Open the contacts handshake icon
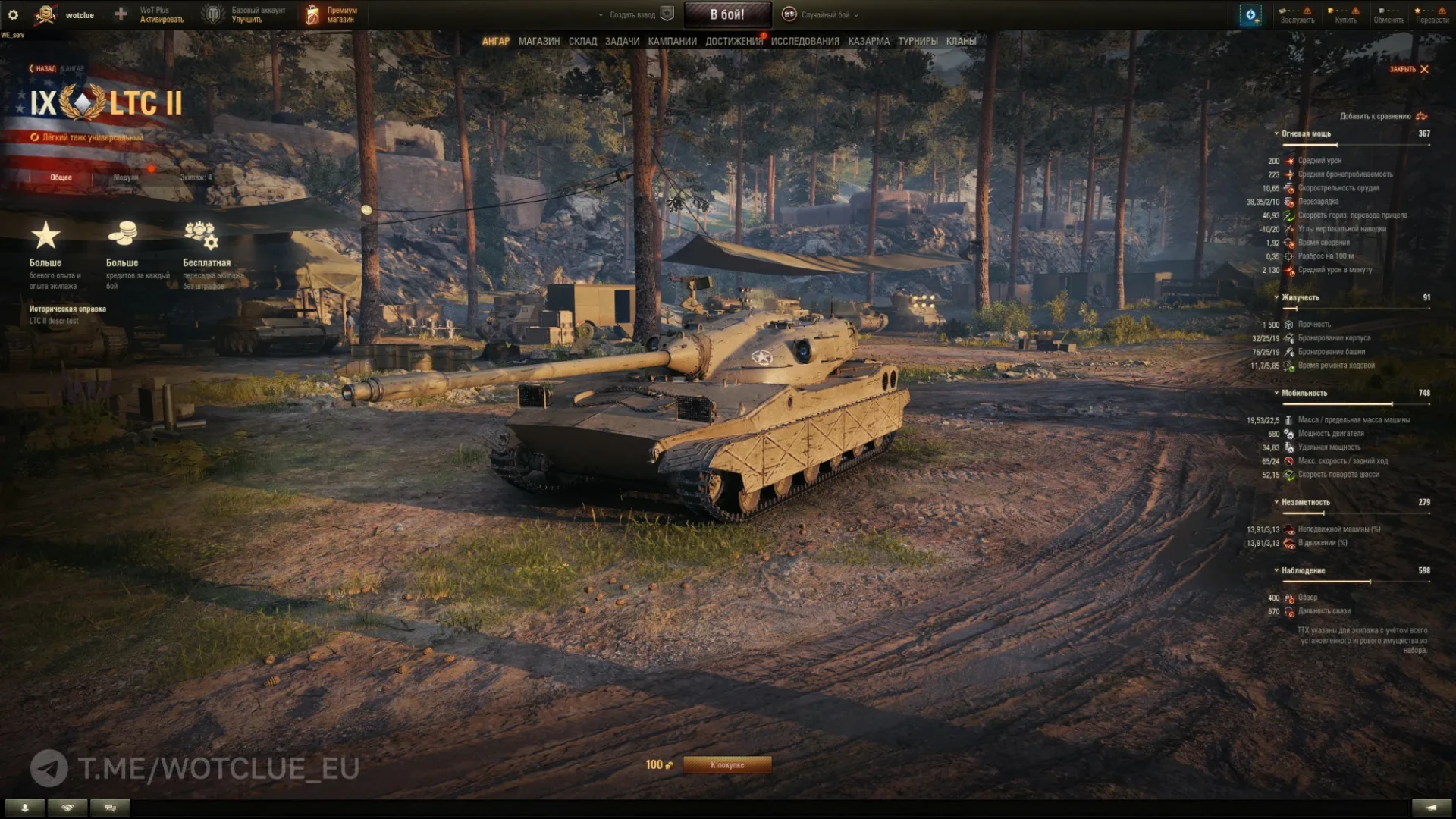 [67, 808]
